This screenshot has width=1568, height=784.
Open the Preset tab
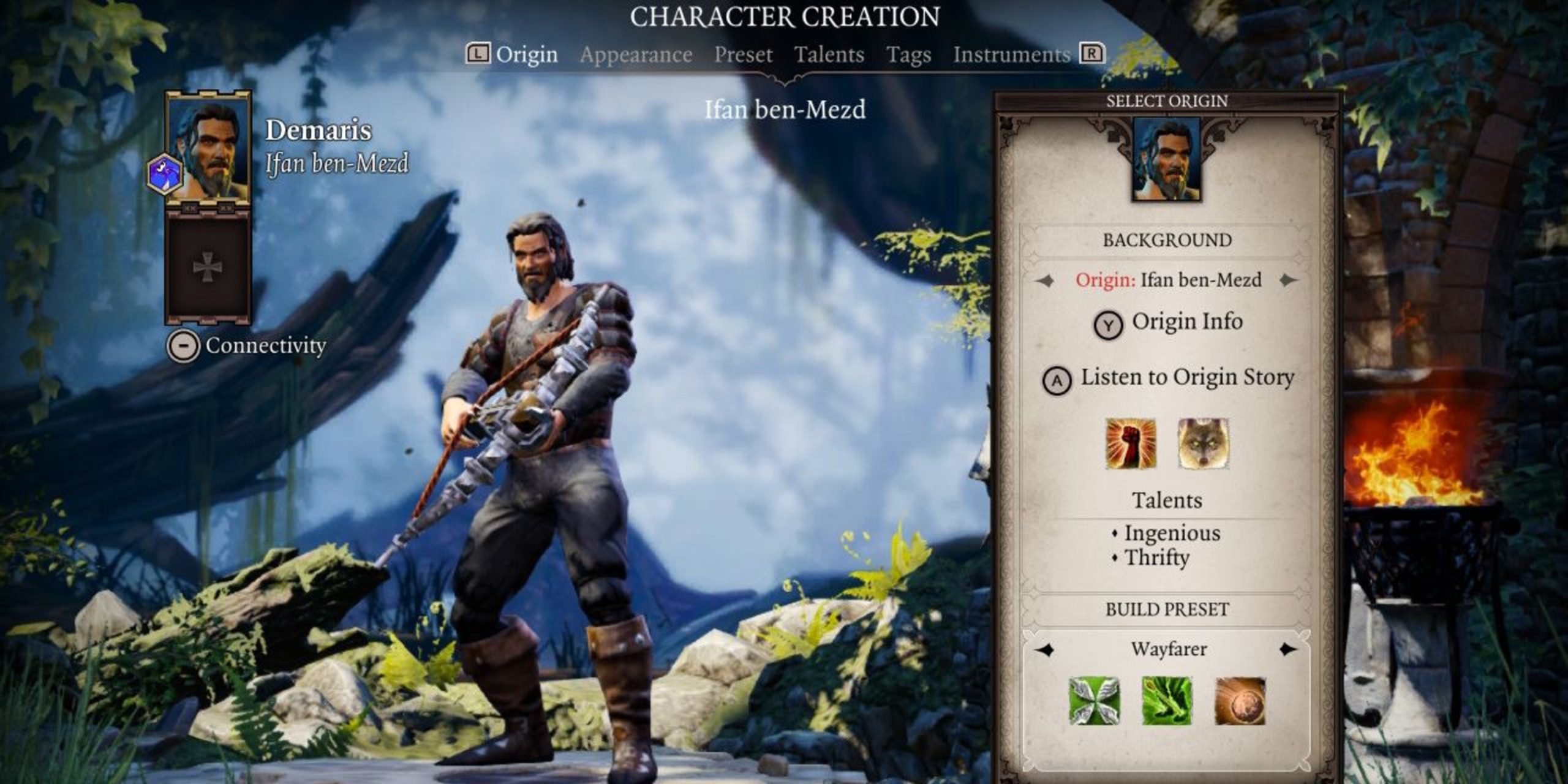point(743,55)
